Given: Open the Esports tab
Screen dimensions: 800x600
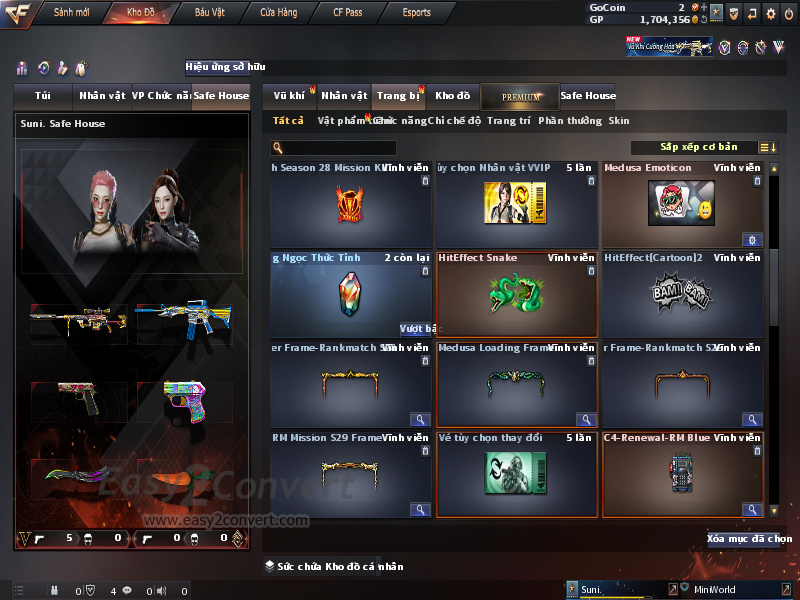Looking at the screenshot, I should click(x=416, y=13).
